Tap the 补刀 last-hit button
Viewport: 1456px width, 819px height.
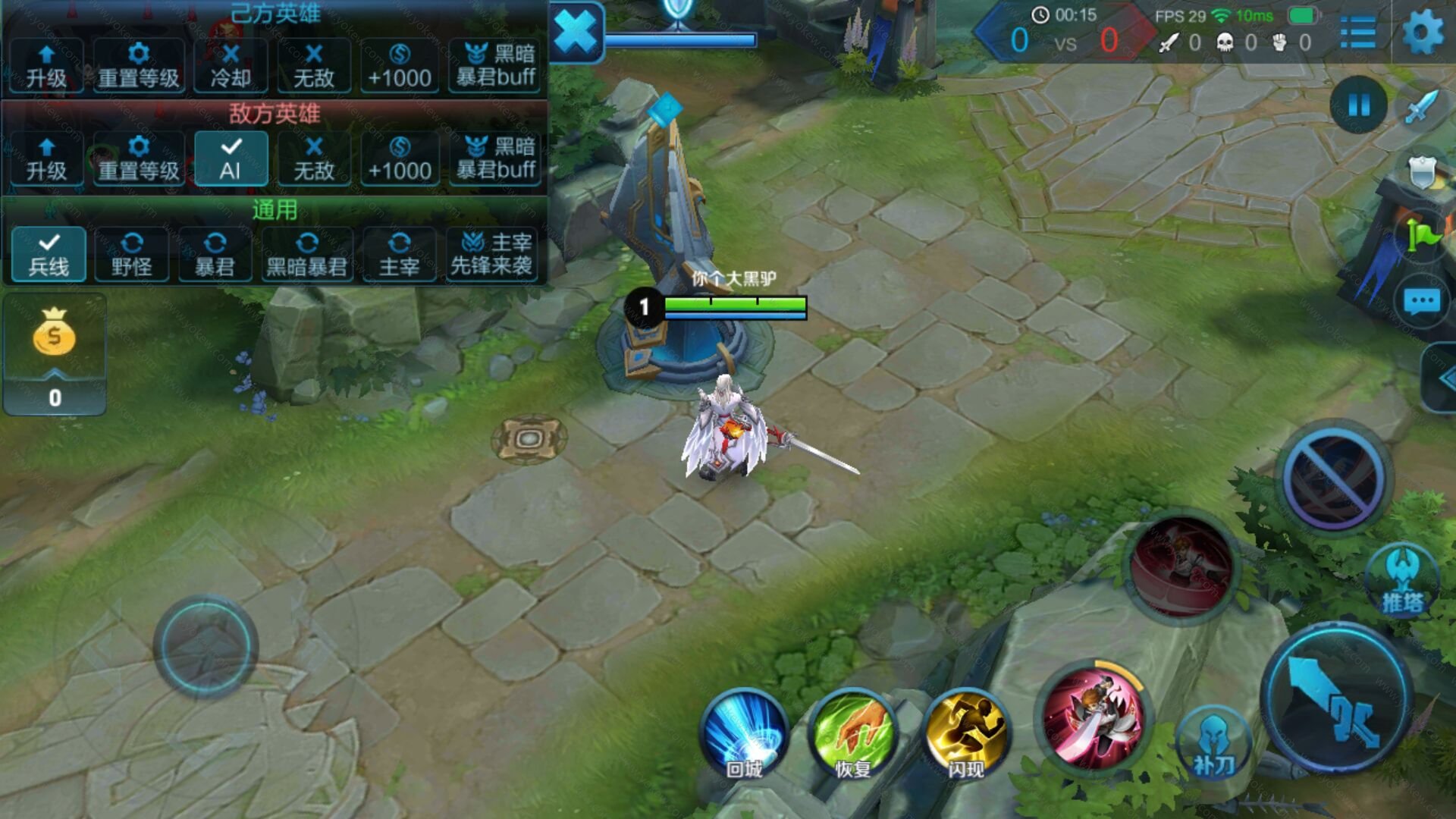tap(1213, 745)
